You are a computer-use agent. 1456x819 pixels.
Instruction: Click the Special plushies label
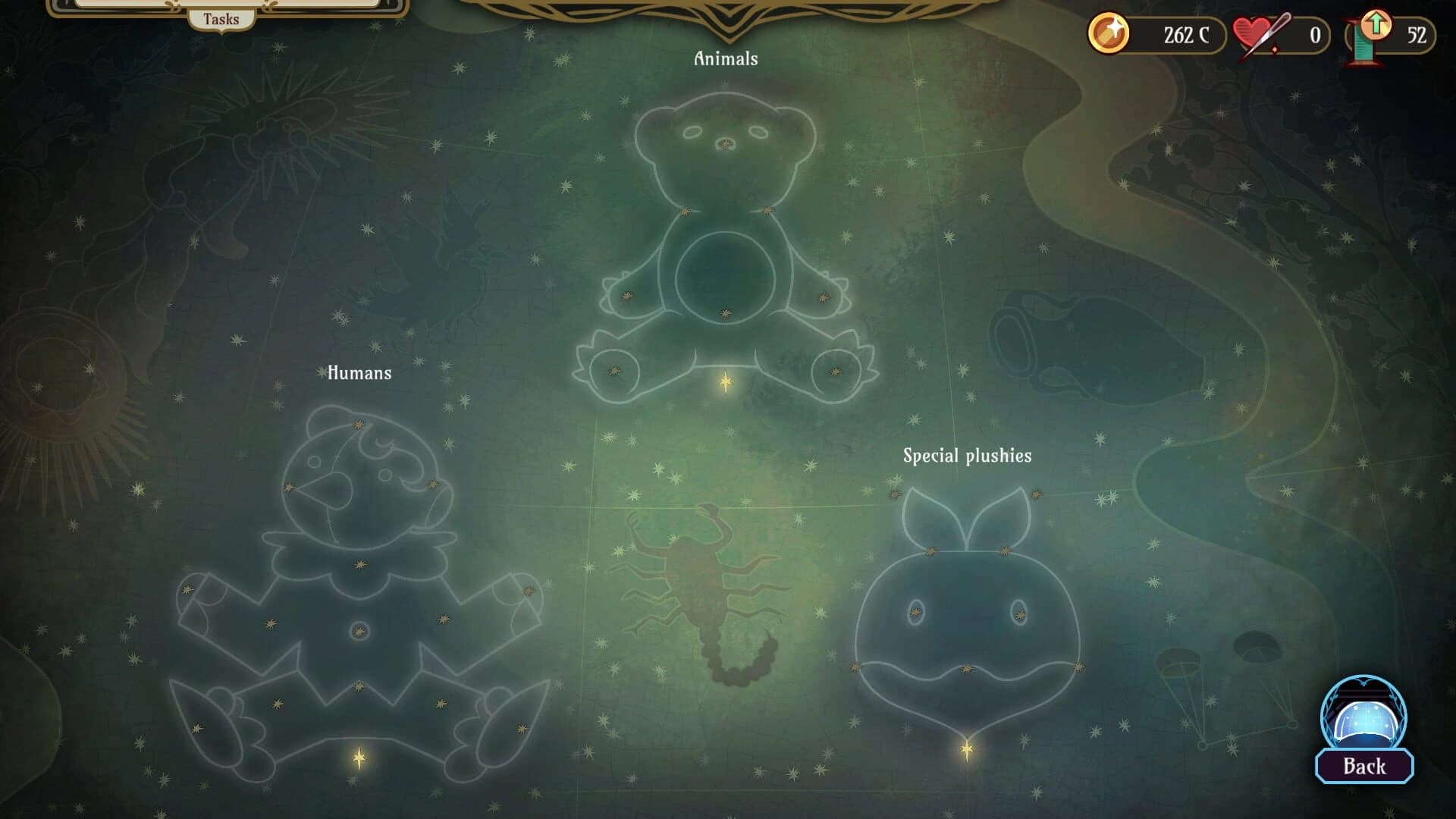(x=968, y=456)
